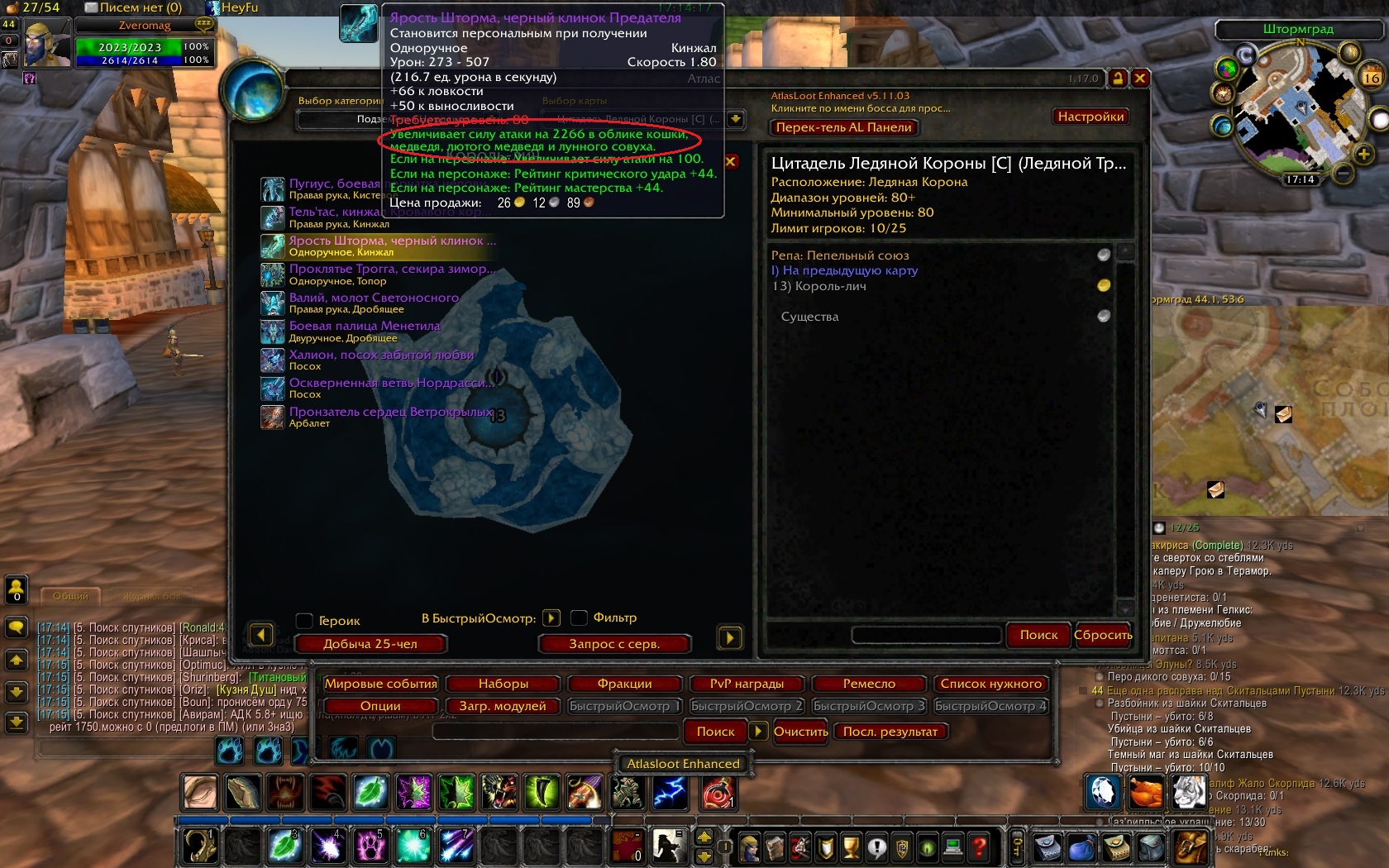Open Список нужного wishlist

pos(990,684)
